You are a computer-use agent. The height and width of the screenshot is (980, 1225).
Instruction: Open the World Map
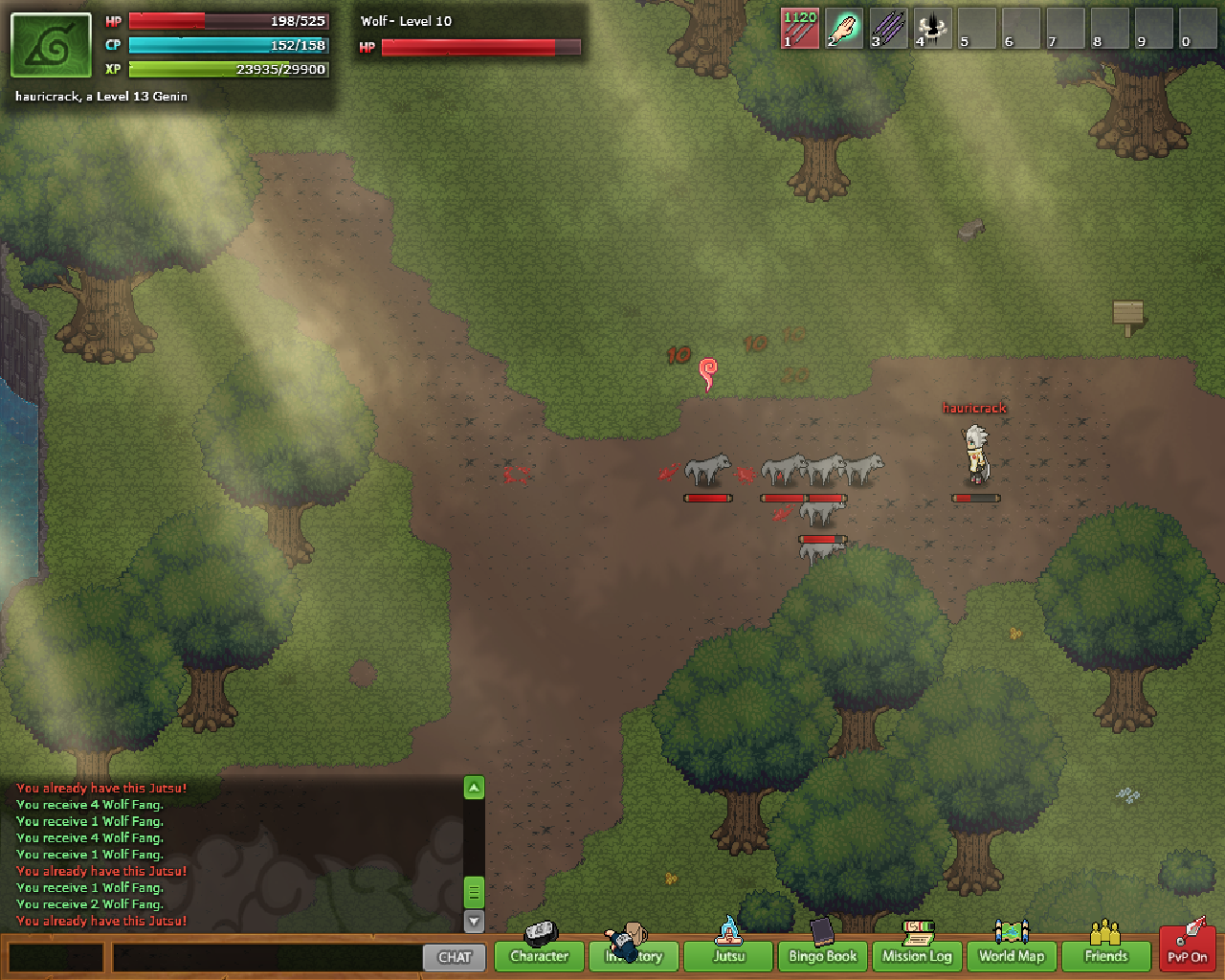tap(1011, 955)
